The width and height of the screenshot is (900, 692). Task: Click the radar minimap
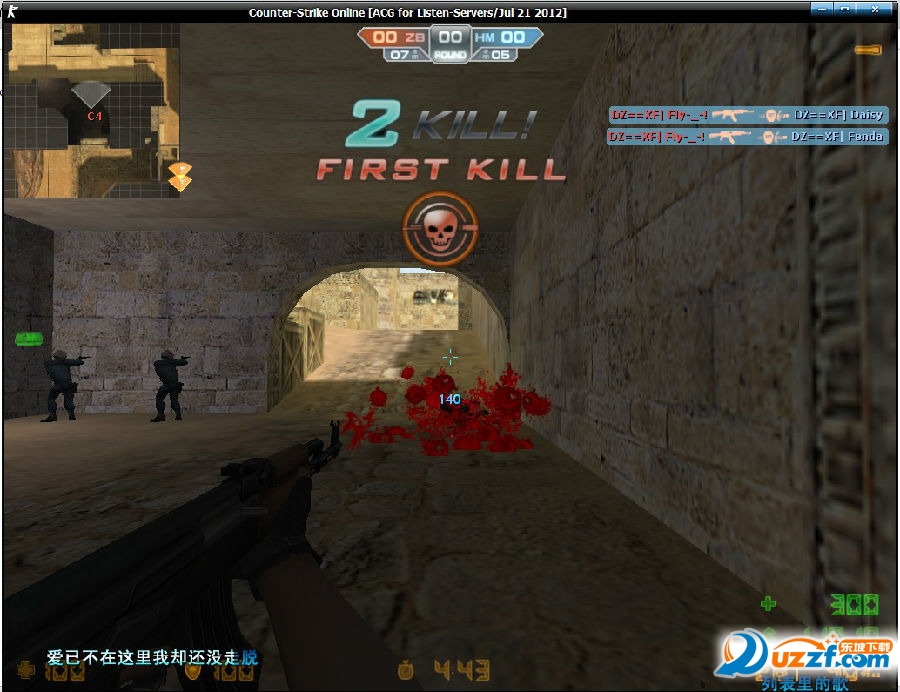(x=94, y=109)
